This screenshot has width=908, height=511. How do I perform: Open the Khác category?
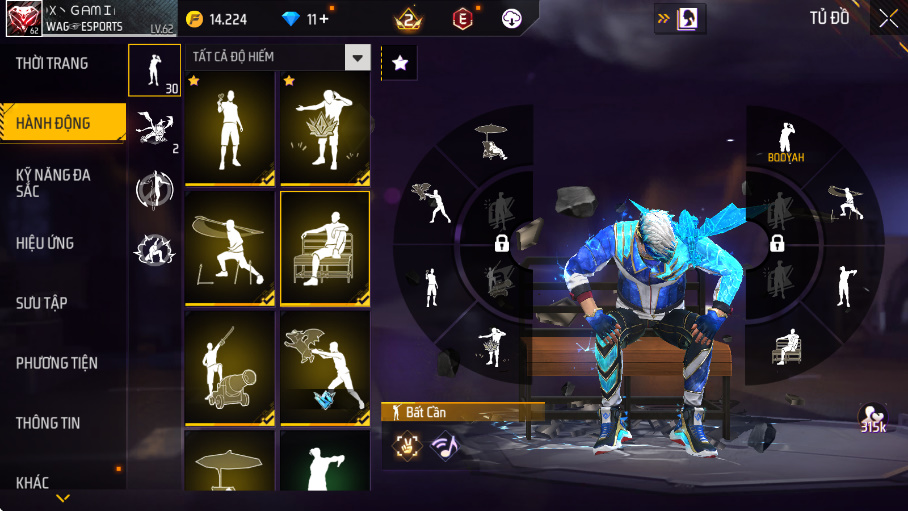click(33, 483)
